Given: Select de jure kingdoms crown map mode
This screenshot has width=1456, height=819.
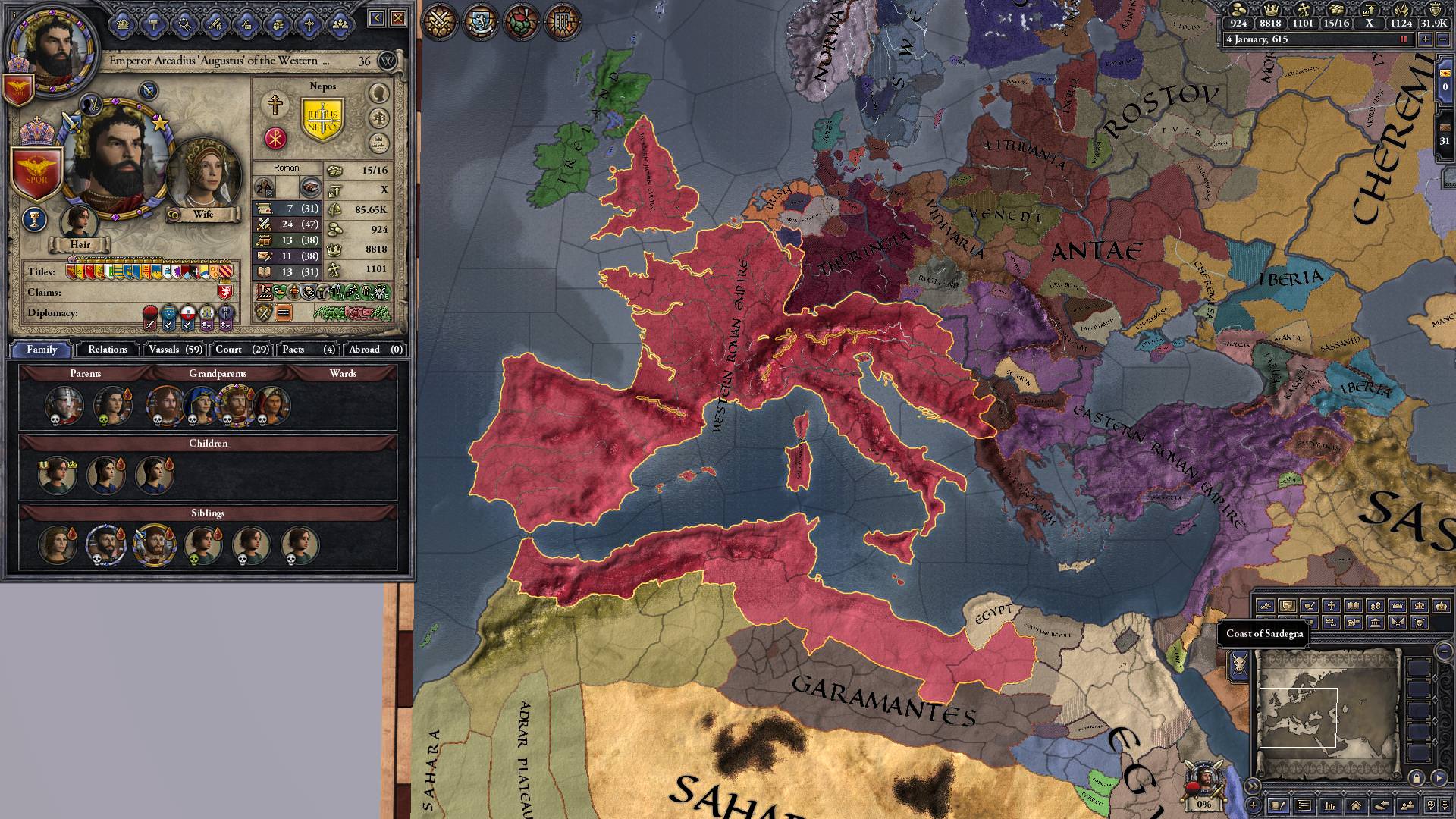Looking at the screenshot, I should point(1419,605).
